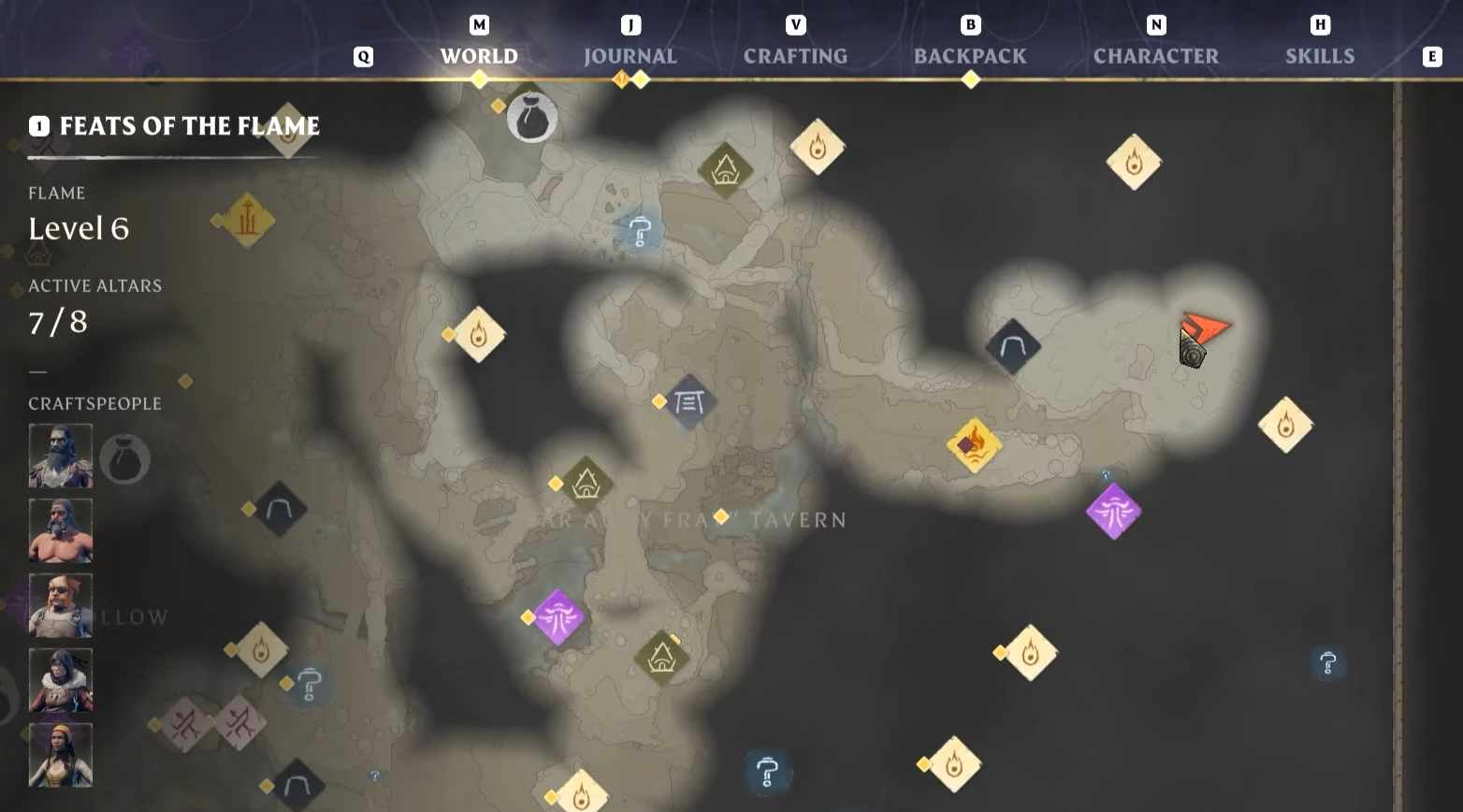Image resolution: width=1463 pixels, height=812 pixels.
Task: Select the bottom craftsperson portrait in the sidebar
Action: coord(60,755)
